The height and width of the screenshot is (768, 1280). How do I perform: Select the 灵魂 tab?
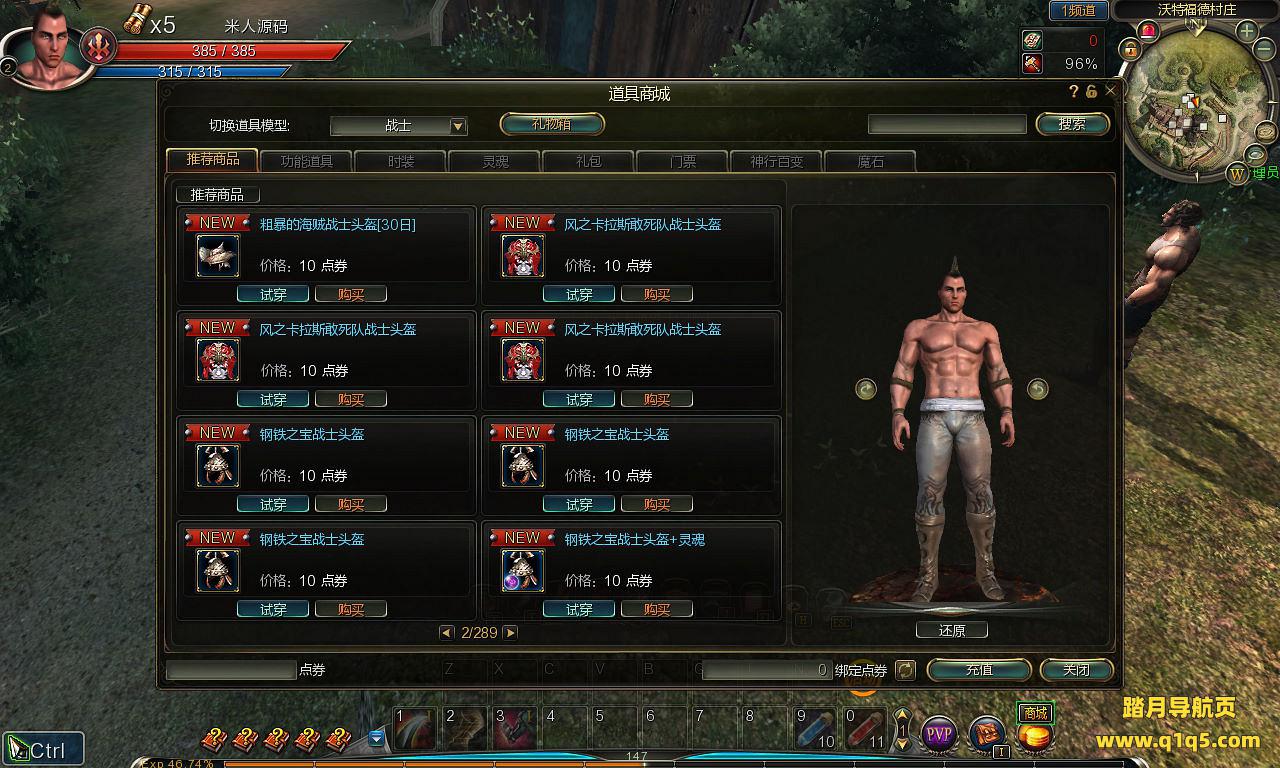(494, 161)
